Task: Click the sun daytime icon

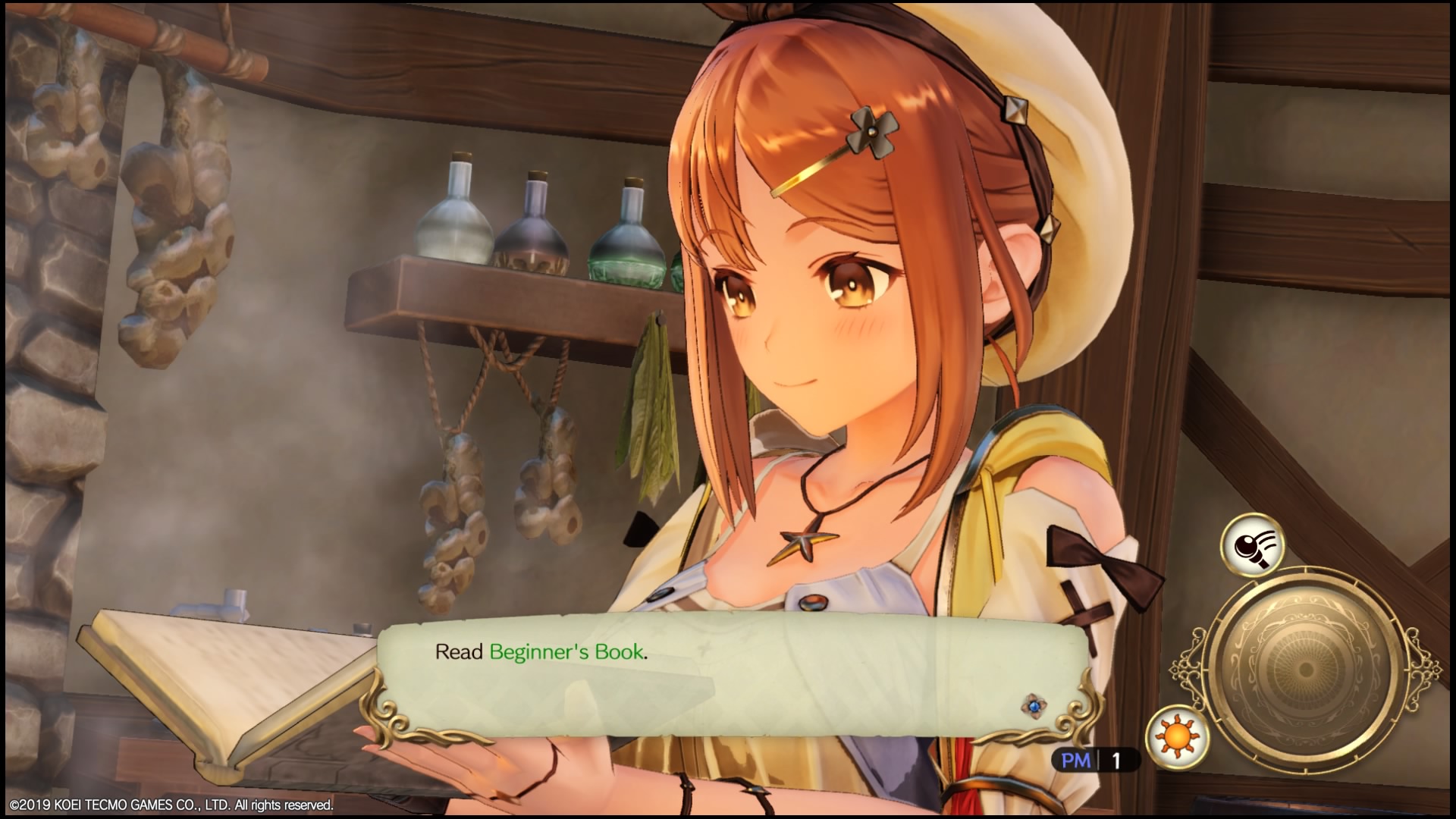Action: pos(1177,735)
